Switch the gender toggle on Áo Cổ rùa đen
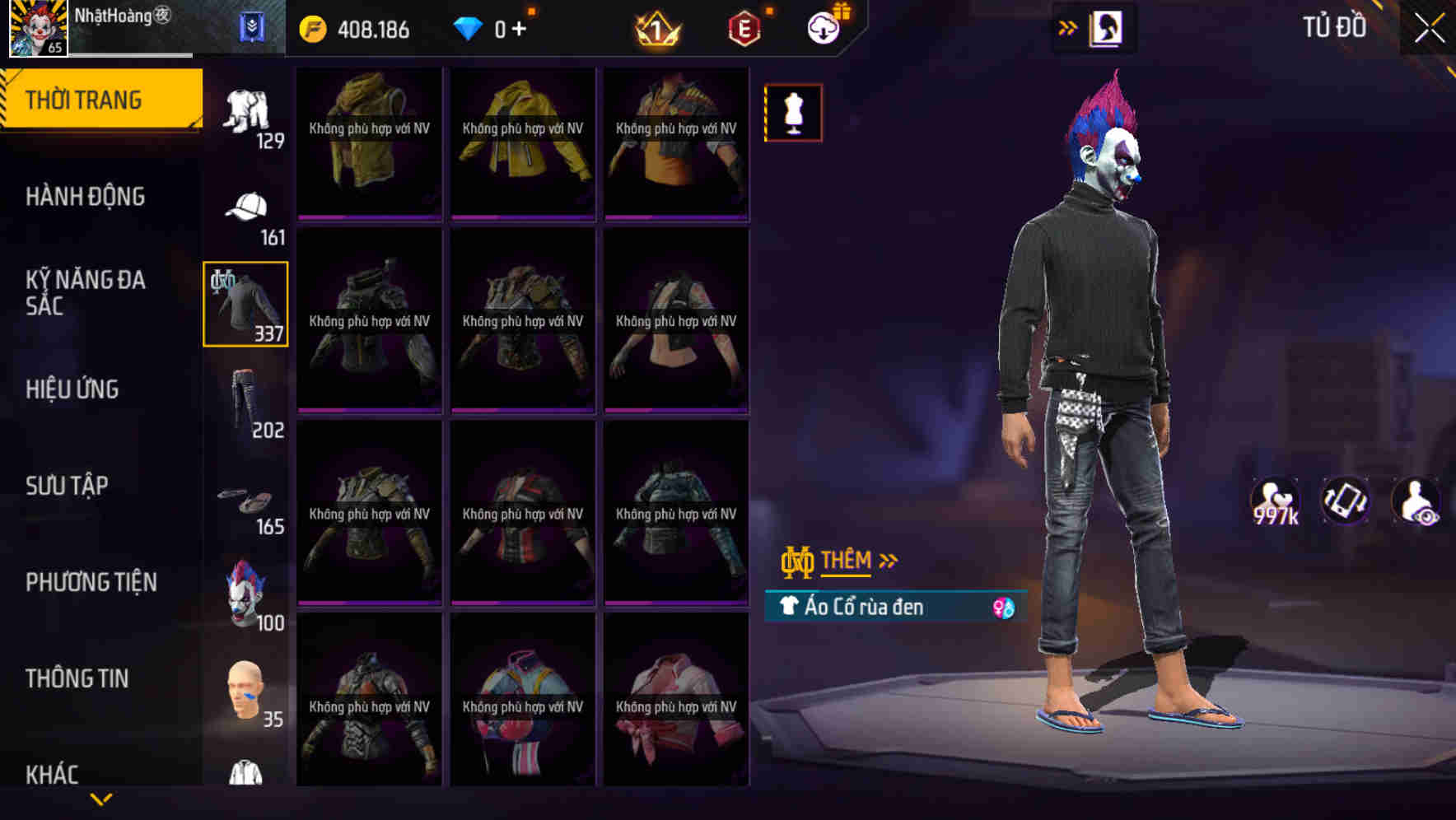Image resolution: width=1456 pixels, height=820 pixels. pyautogui.click(x=1001, y=607)
